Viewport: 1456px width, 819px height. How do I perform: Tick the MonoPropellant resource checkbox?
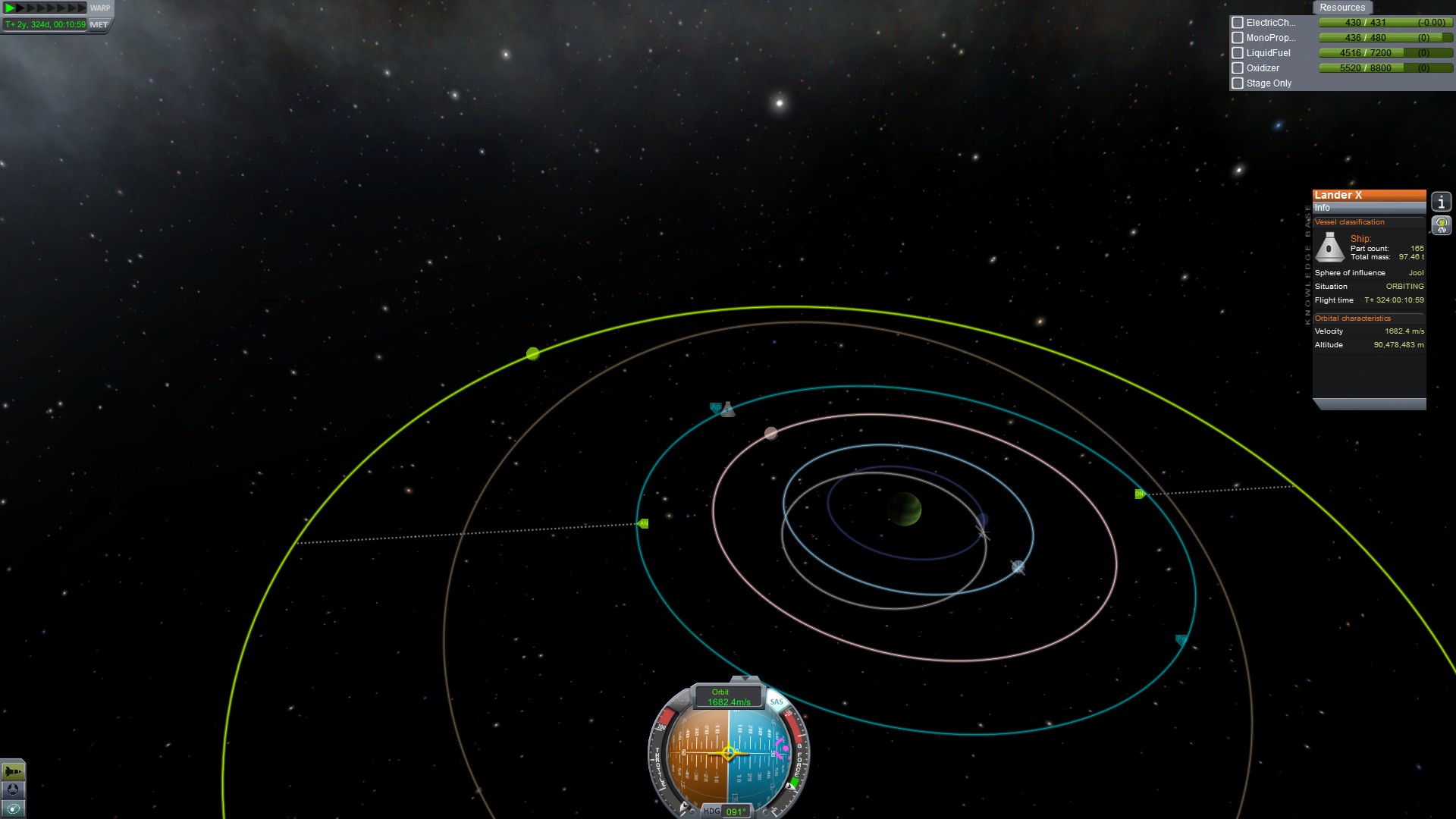(1238, 38)
